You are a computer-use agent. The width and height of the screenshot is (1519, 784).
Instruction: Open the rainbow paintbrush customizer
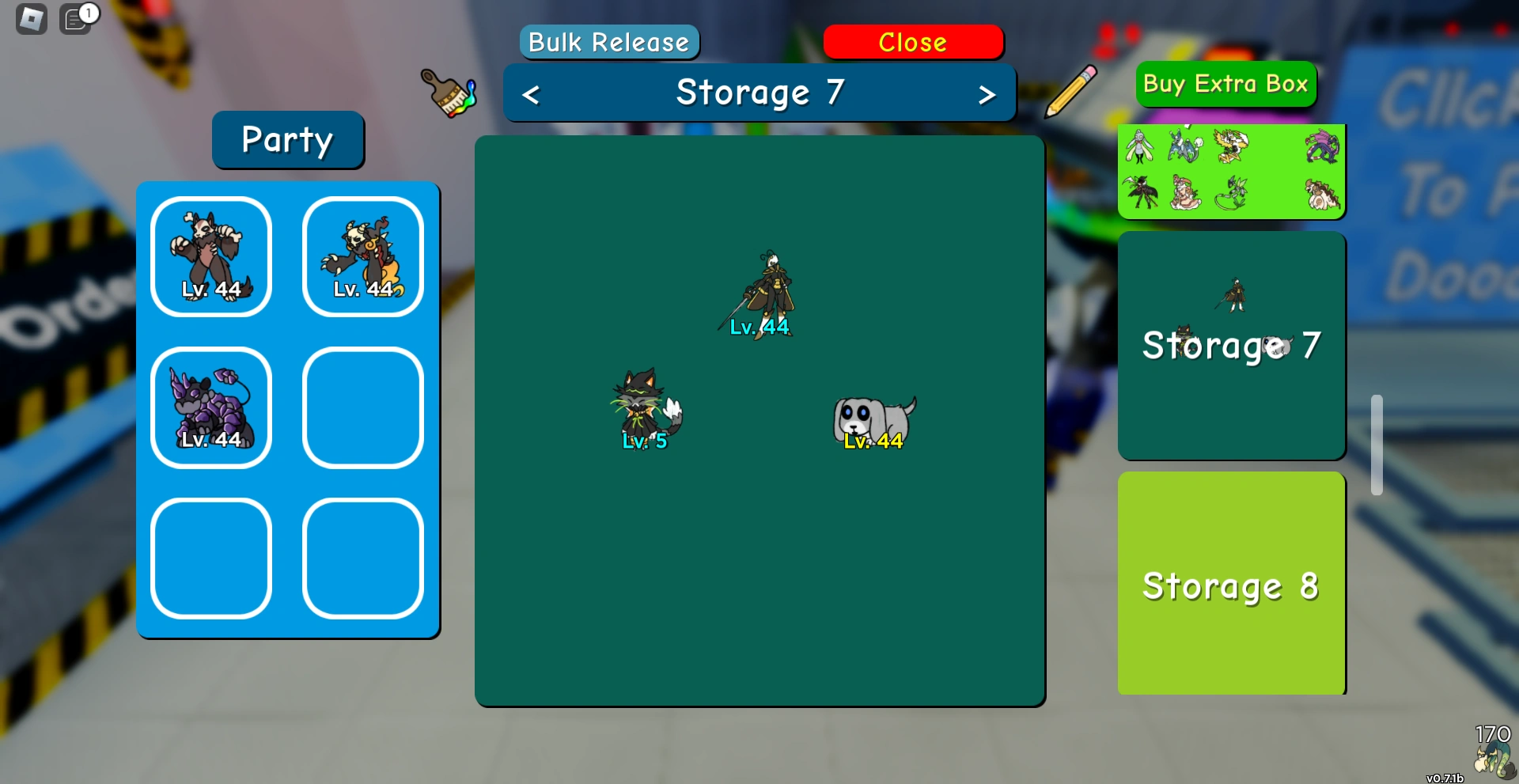(448, 93)
